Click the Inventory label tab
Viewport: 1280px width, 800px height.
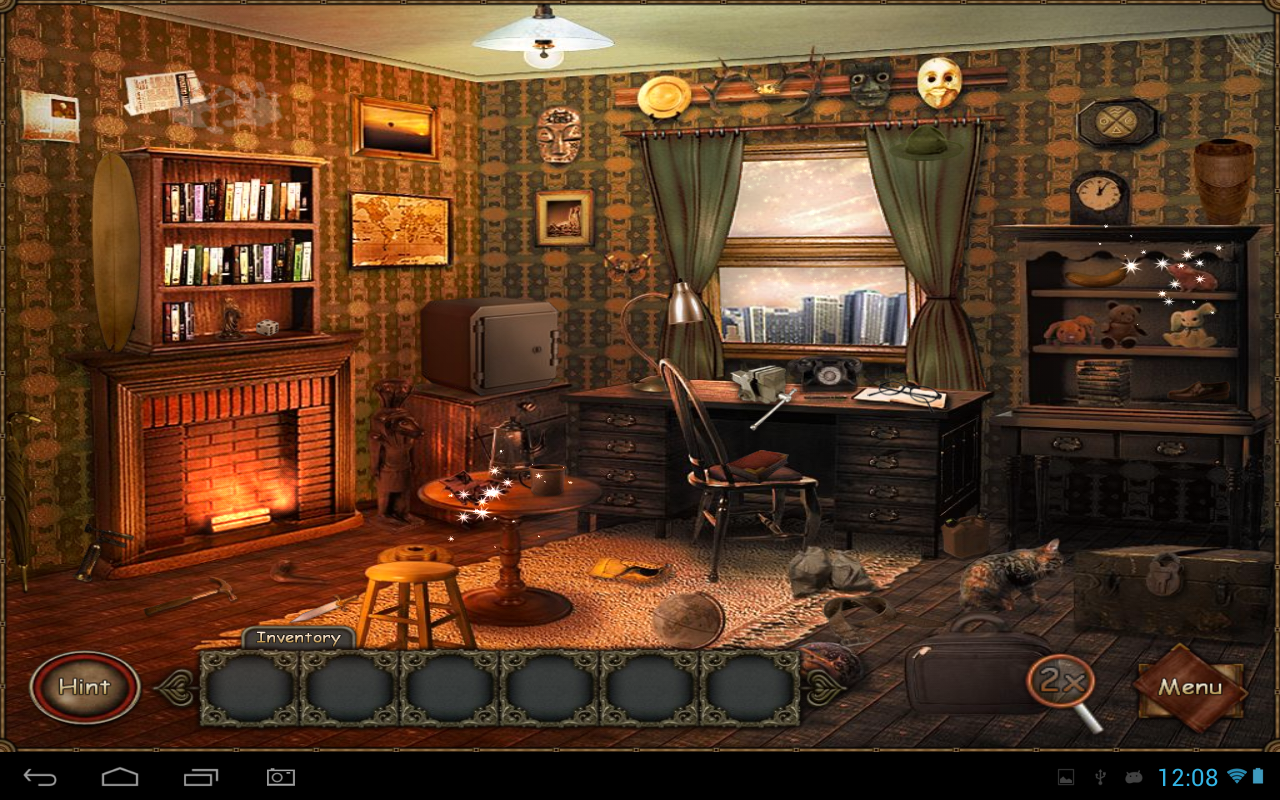pos(298,638)
